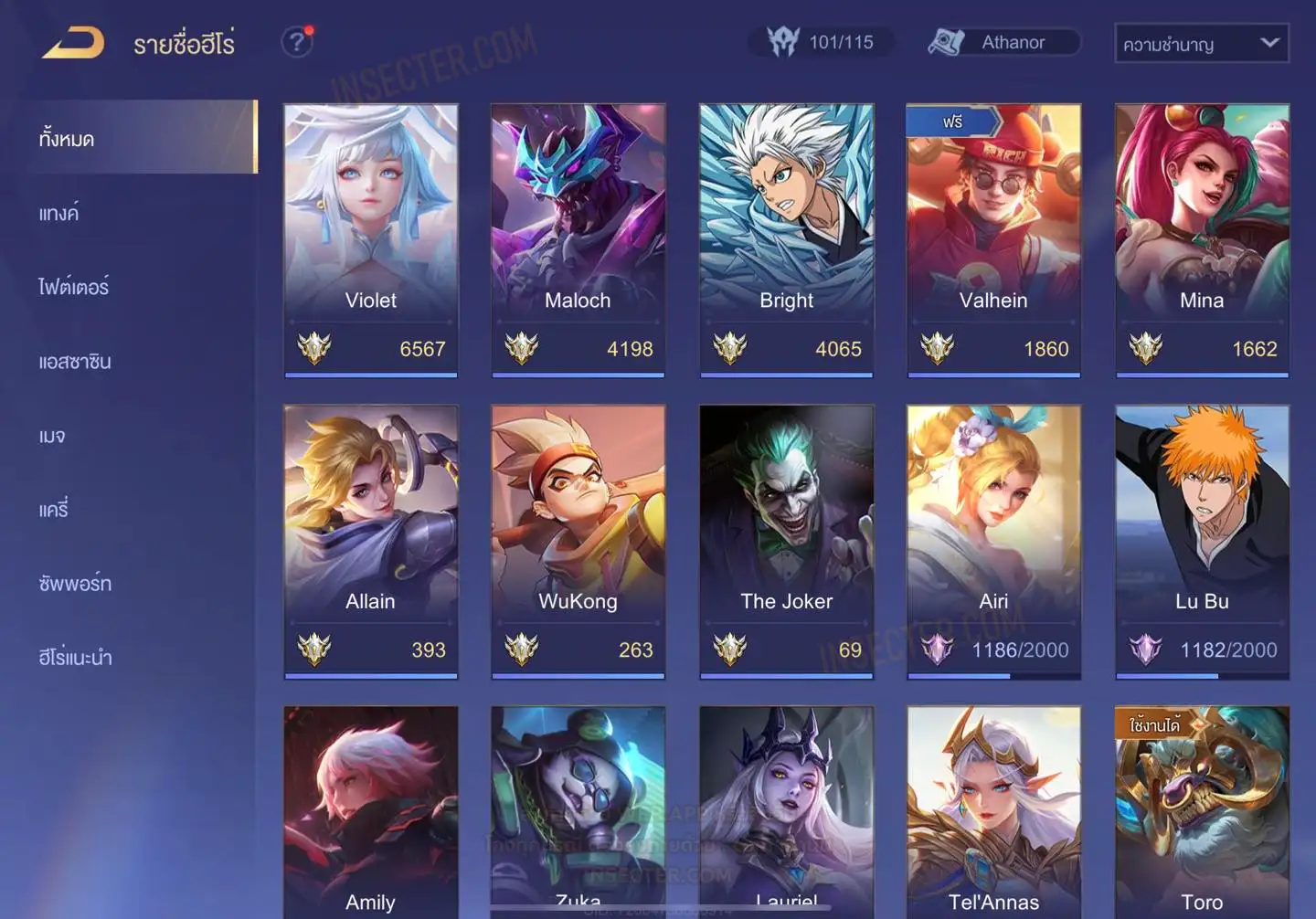Viewport: 1316px width, 919px height.
Task: Show the แอสซาซิน heroes
Action: tap(75, 361)
